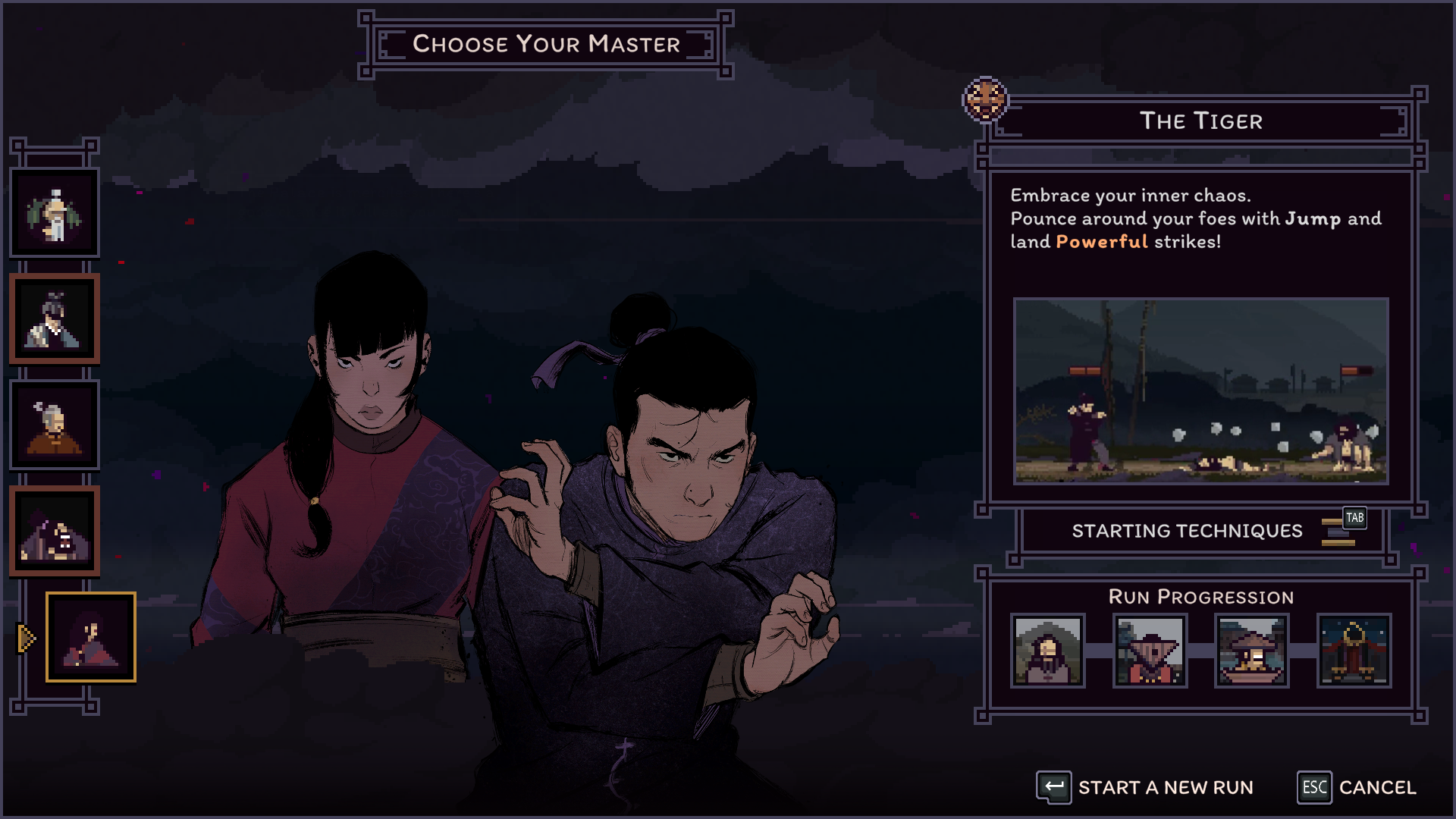
Task: View the red-robed final boss stage
Action: pyautogui.click(x=1354, y=651)
